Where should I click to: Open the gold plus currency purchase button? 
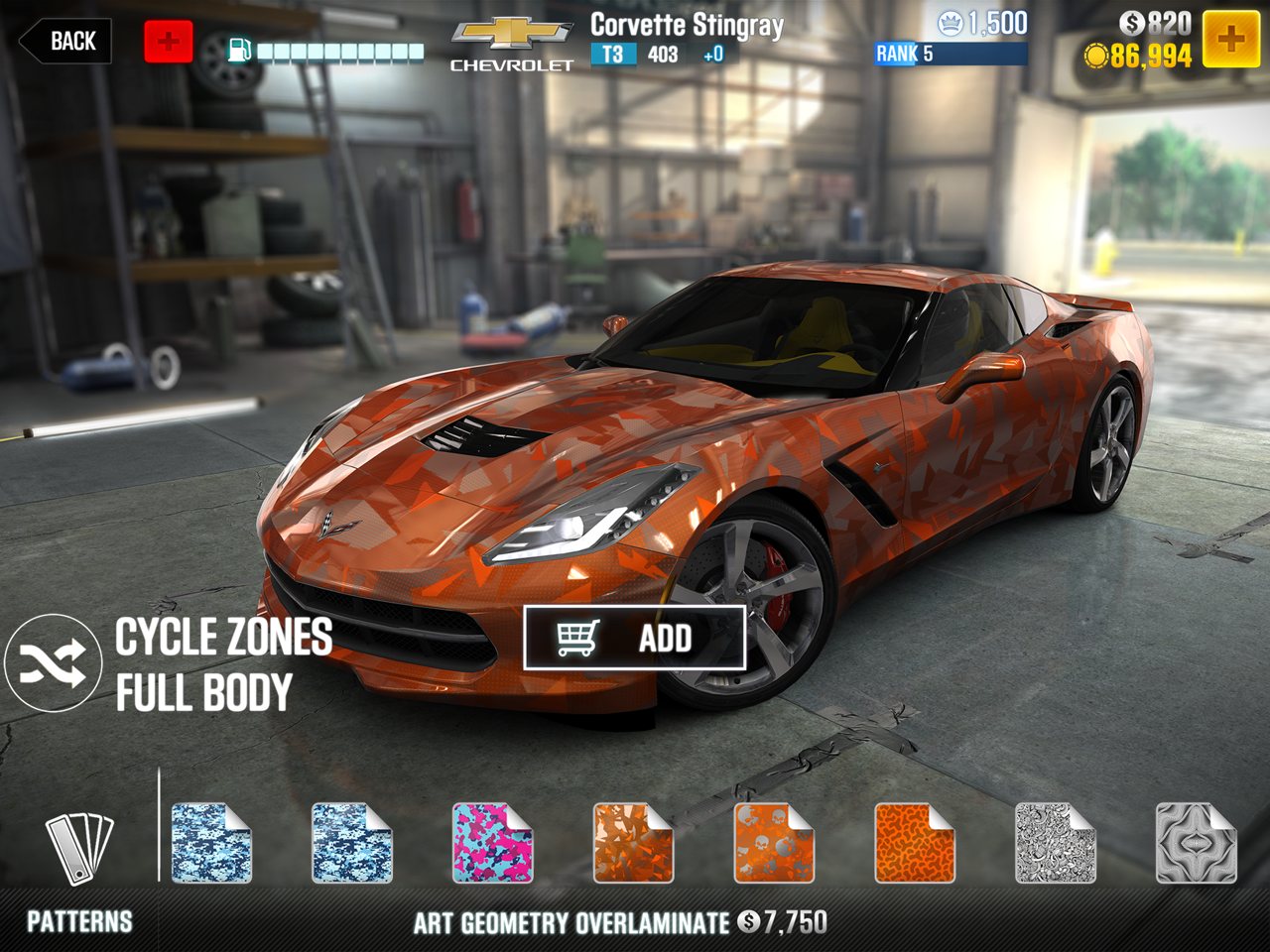click(1230, 40)
